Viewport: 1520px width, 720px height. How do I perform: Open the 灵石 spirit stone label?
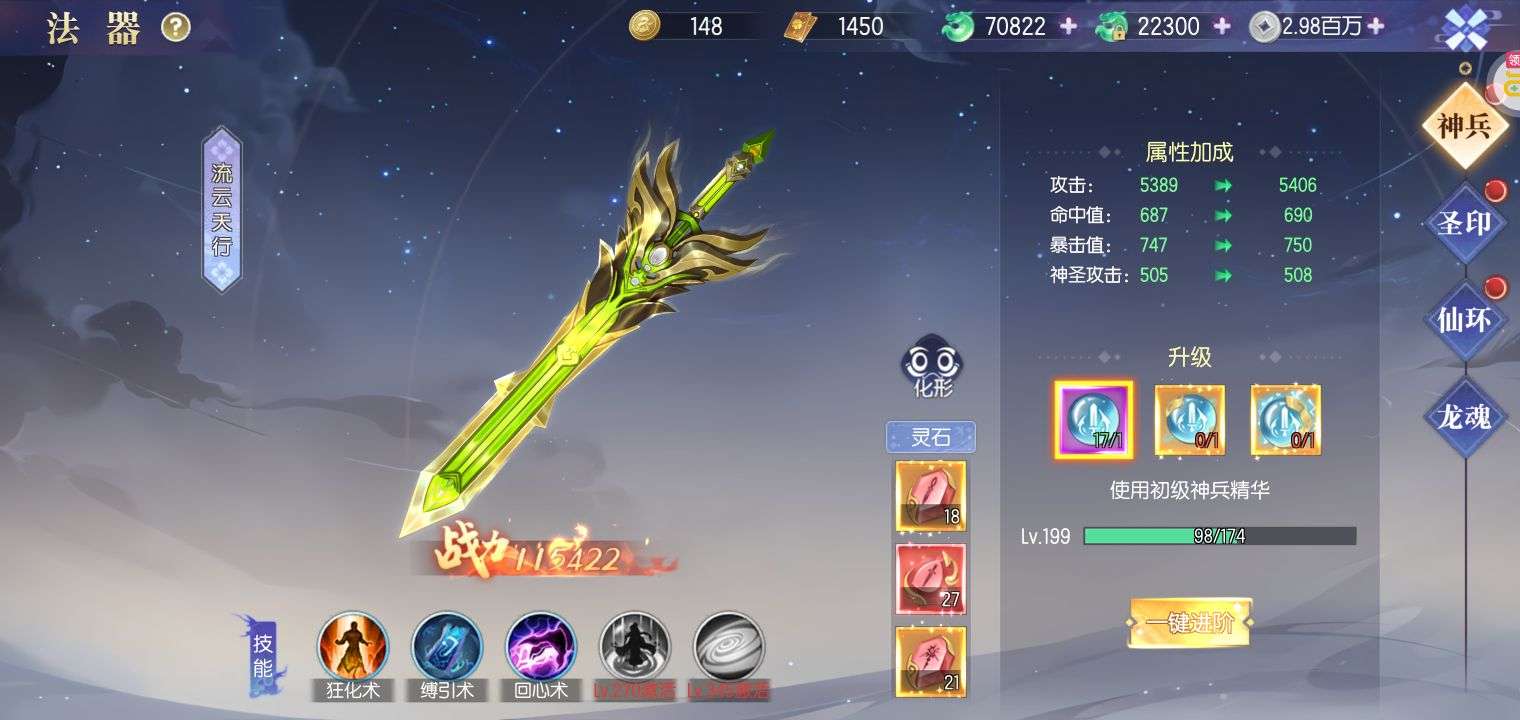[931, 438]
